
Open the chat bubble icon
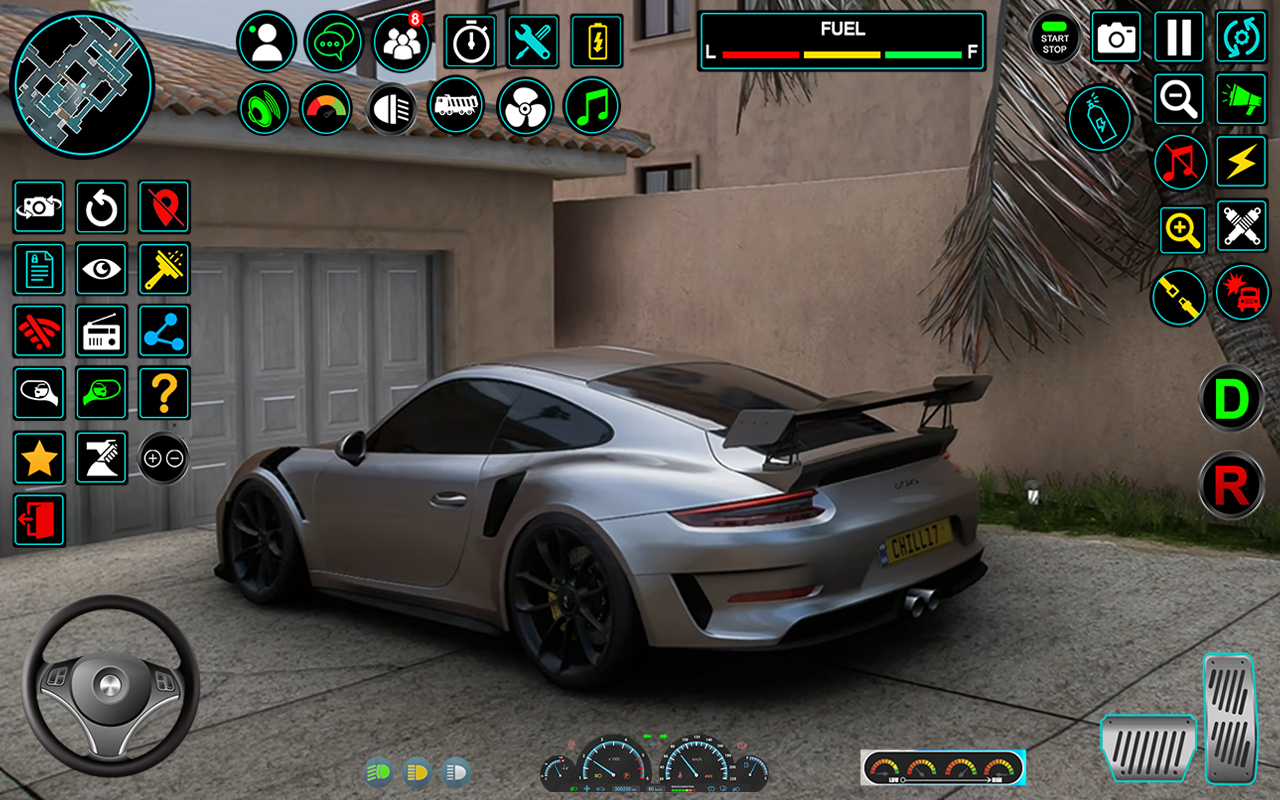[x=333, y=42]
